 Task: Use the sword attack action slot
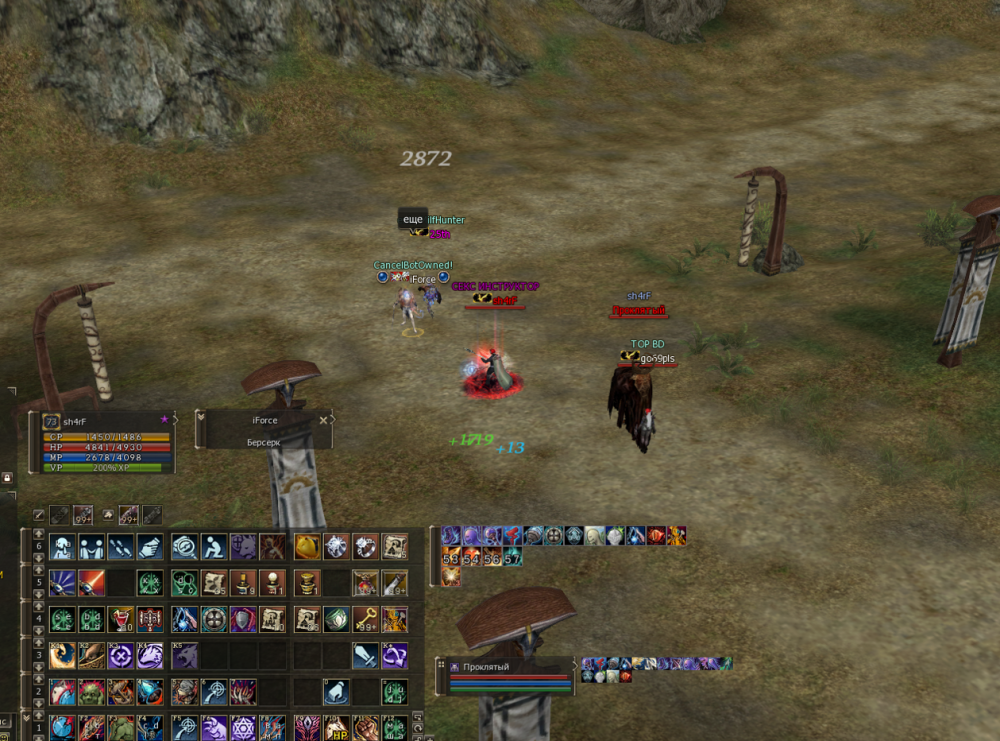click(366, 656)
